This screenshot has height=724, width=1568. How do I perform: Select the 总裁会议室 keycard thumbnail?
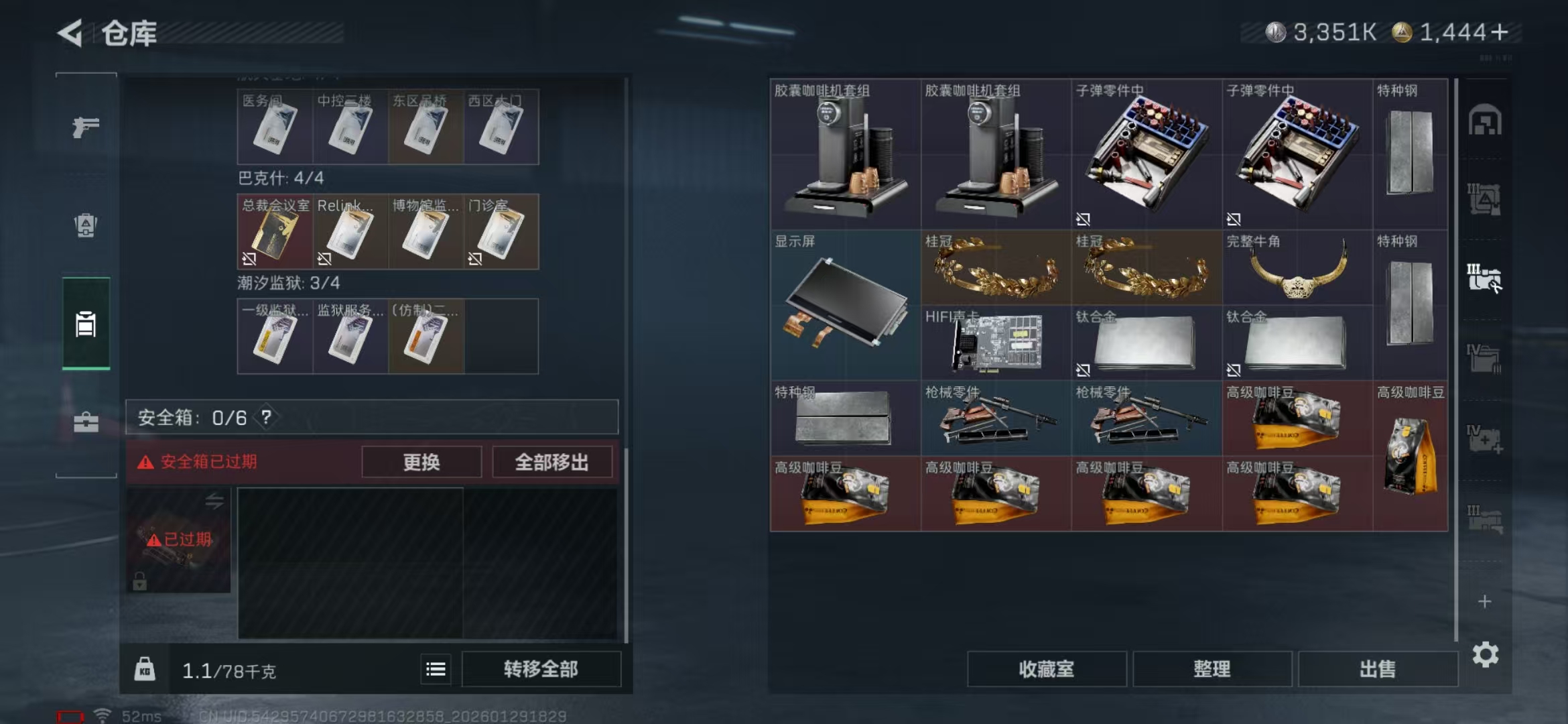[x=275, y=231]
